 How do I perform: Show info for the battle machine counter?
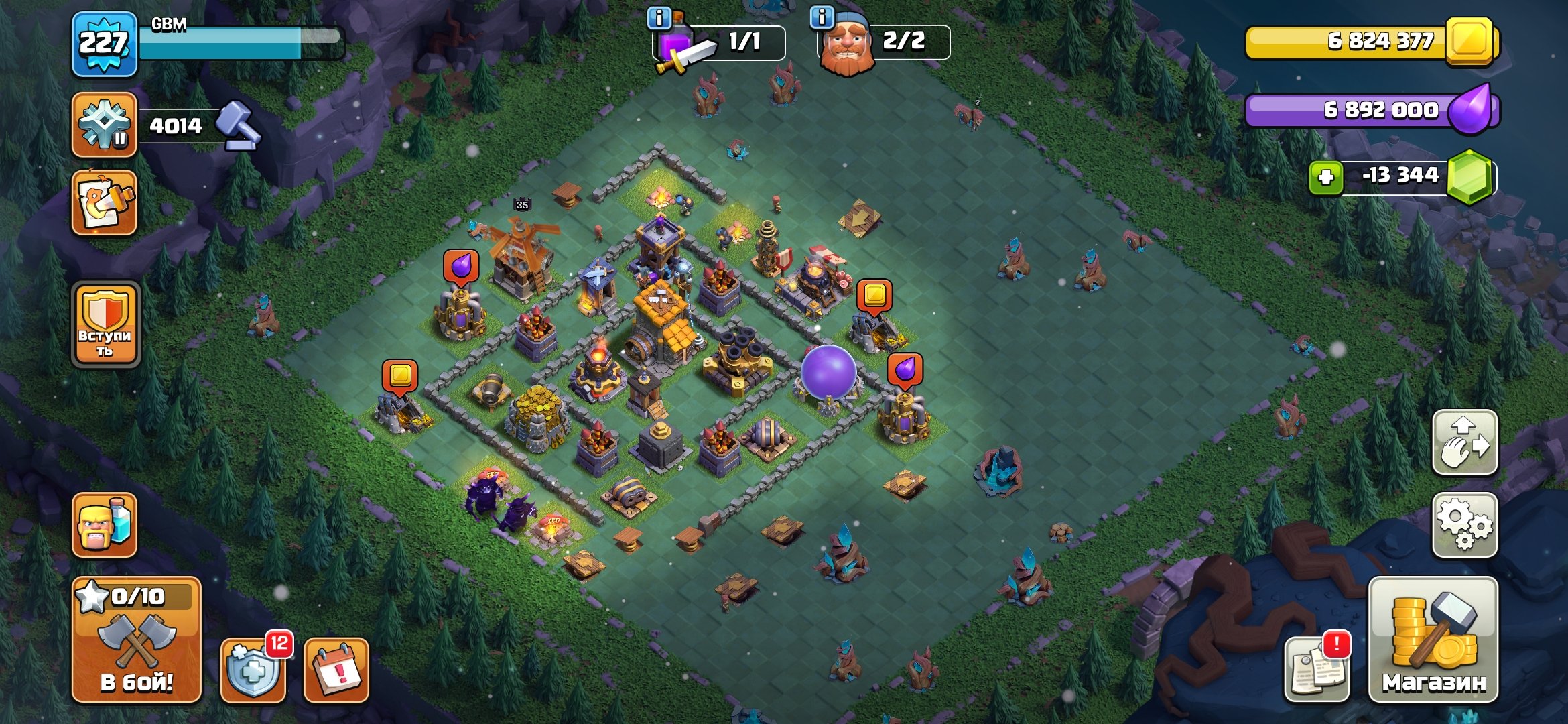[659, 18]
